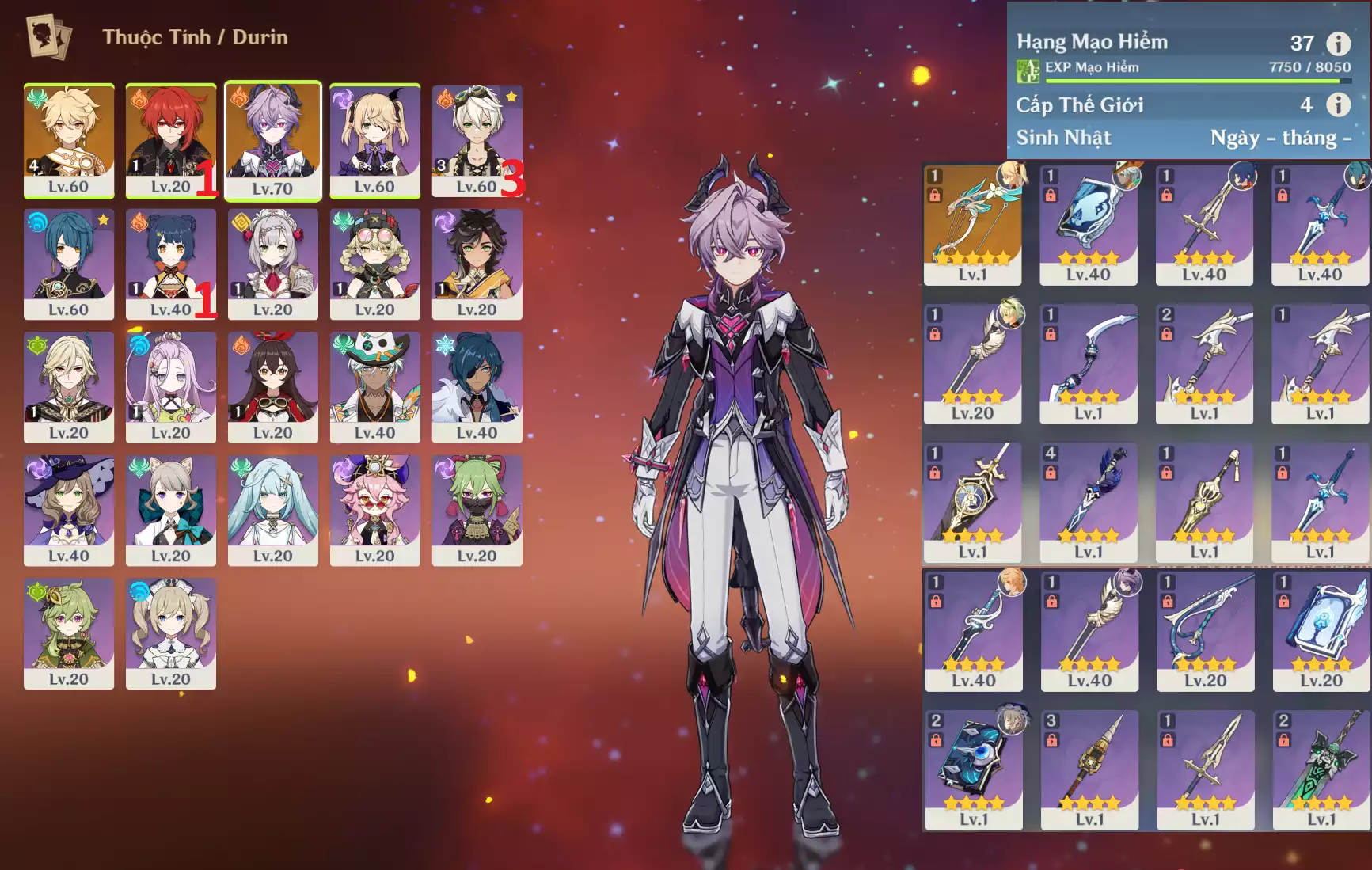Image resolution: width=1372 pixels, height=870 pixels.
Task: Pick Collei from the character grid
Action: click(69, 633)
